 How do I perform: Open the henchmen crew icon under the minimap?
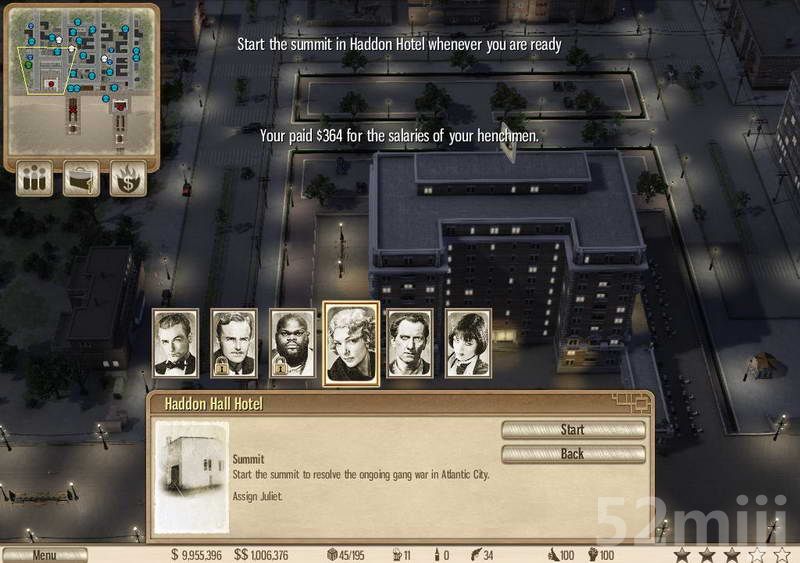point(35,179)
